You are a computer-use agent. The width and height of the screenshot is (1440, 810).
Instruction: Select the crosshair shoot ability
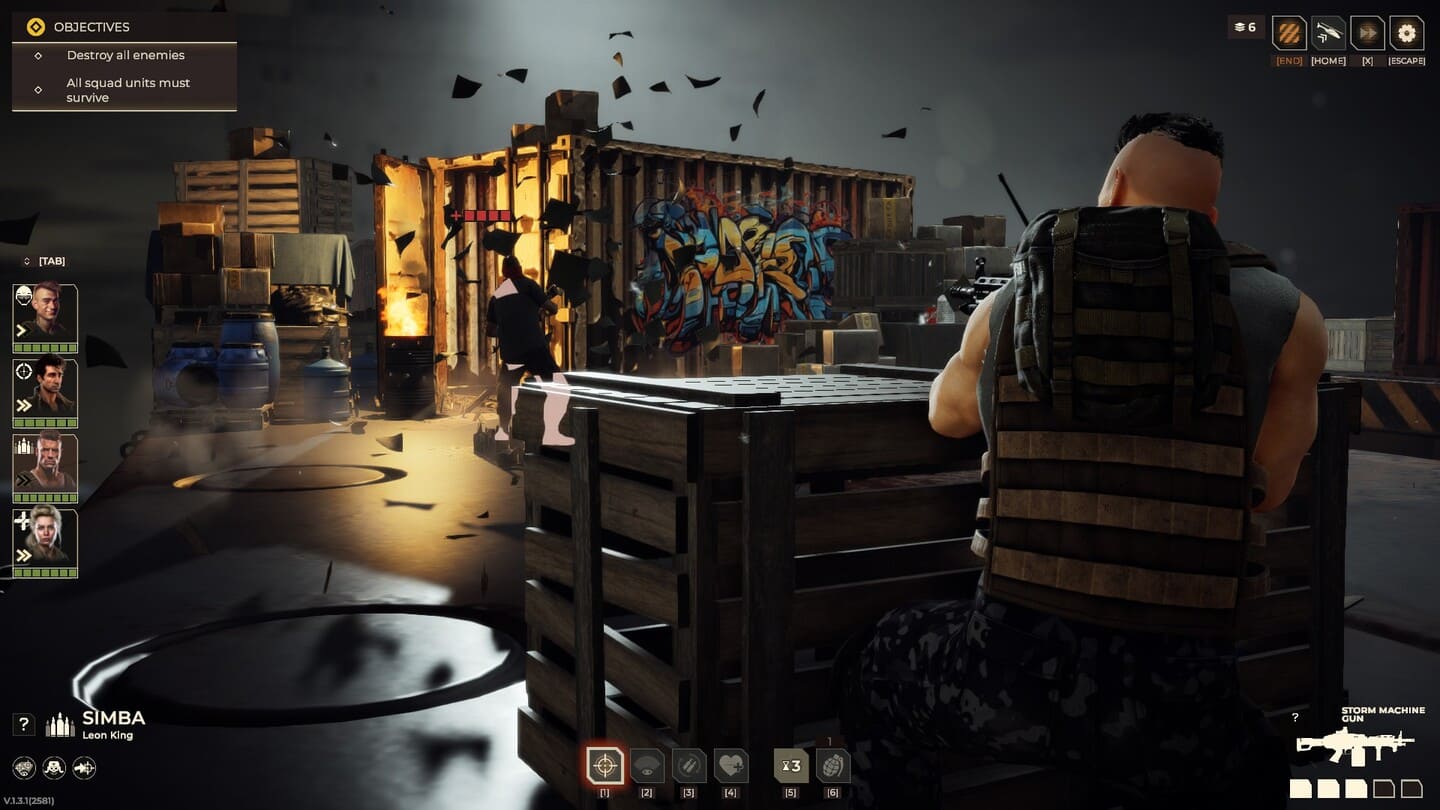[x=604, y=767]
